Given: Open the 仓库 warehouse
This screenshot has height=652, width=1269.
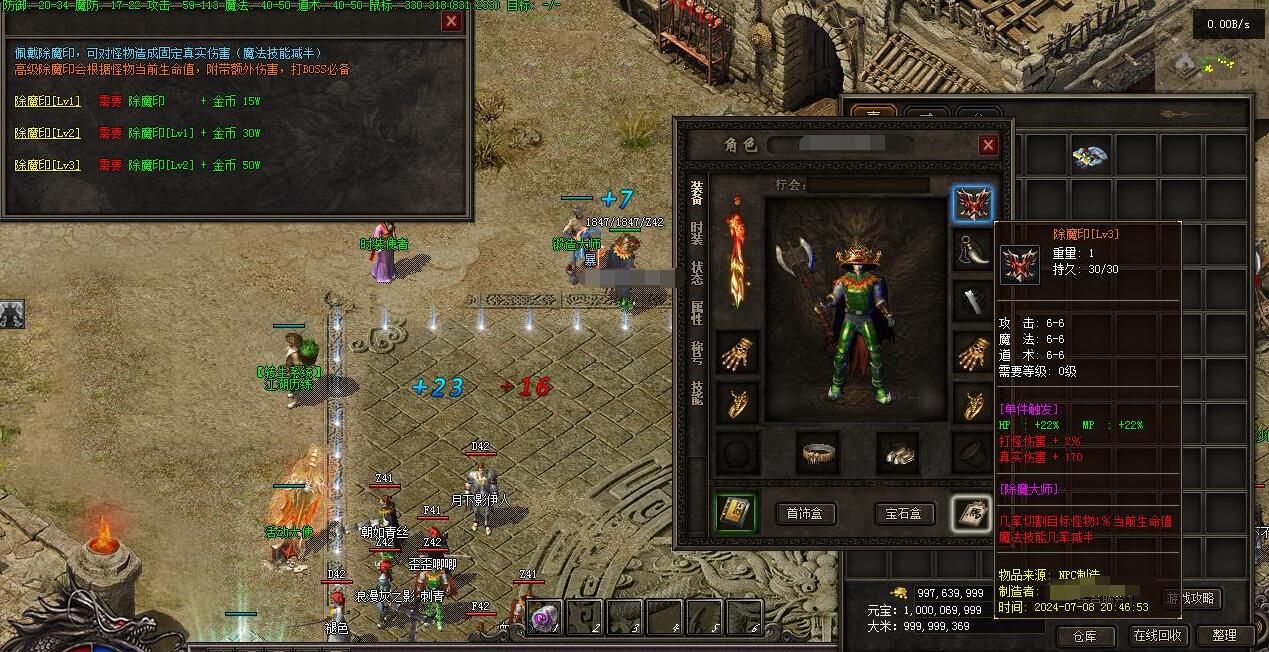Looking at the screenshot, I should click(1085, 635).
